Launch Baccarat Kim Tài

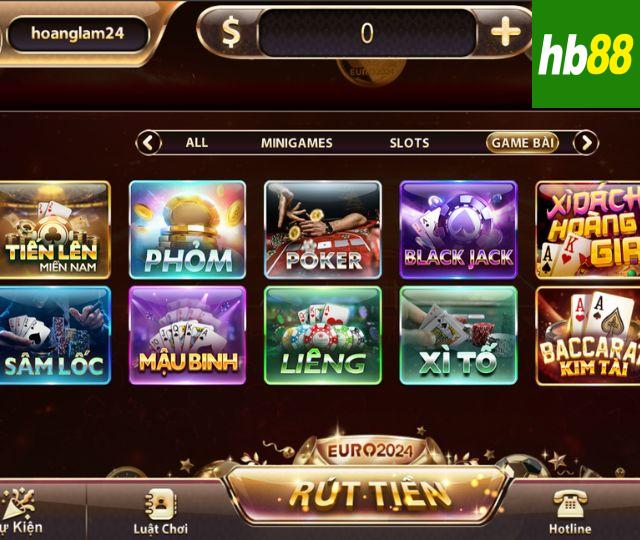588,335
